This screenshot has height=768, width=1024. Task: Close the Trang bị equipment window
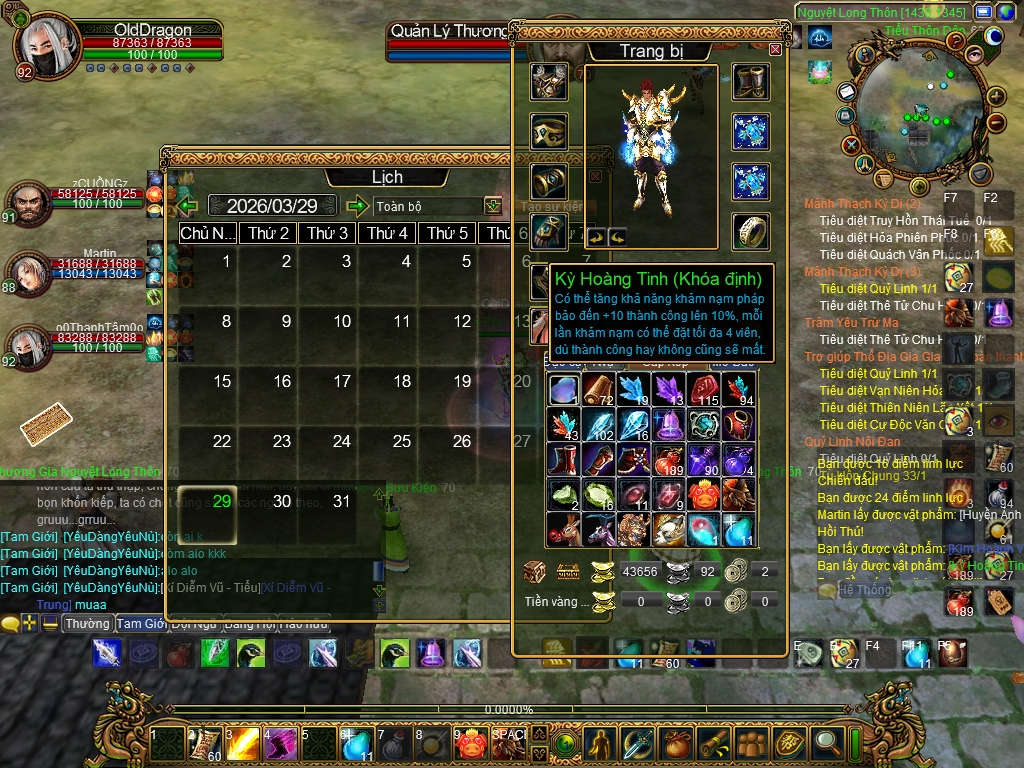pos(776,49)
